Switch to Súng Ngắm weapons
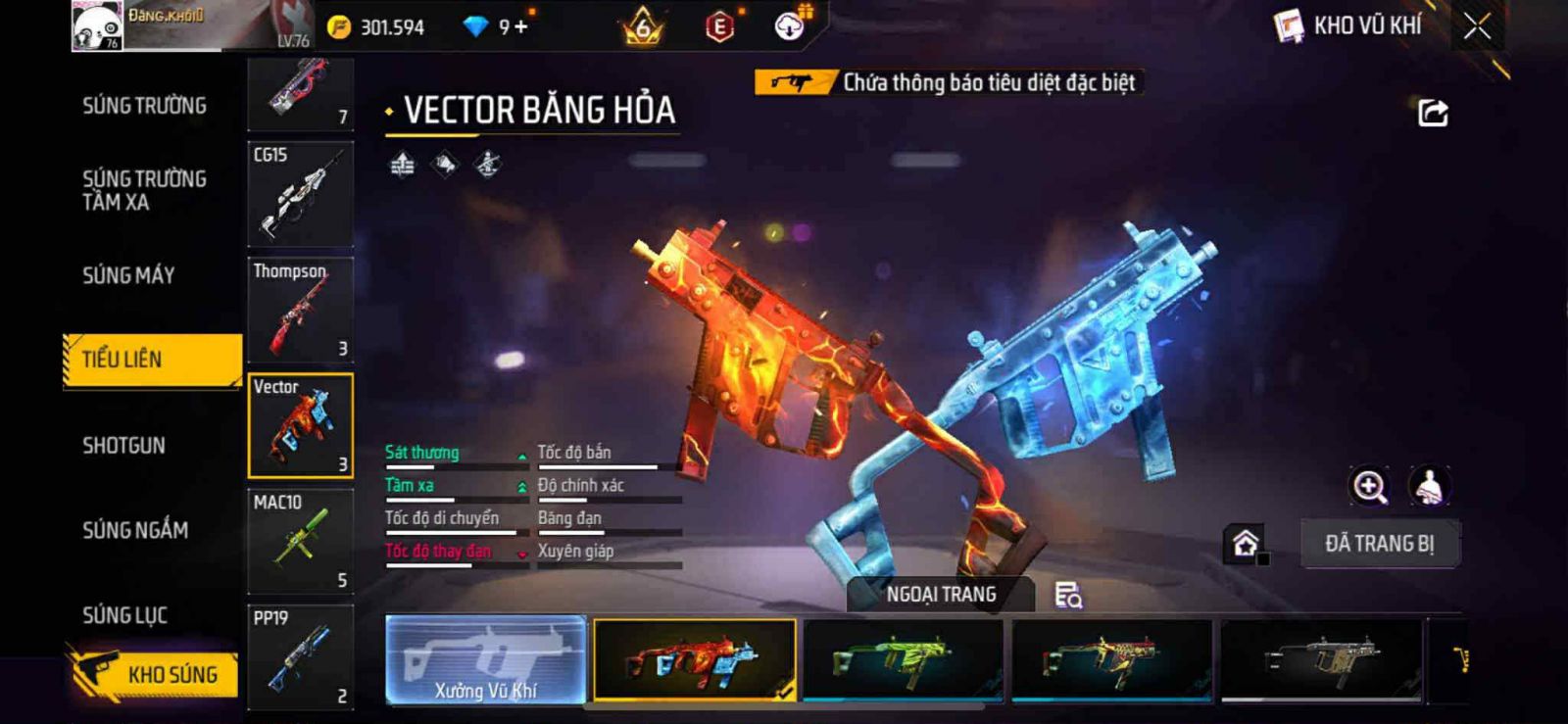 [x=135, y=530]
